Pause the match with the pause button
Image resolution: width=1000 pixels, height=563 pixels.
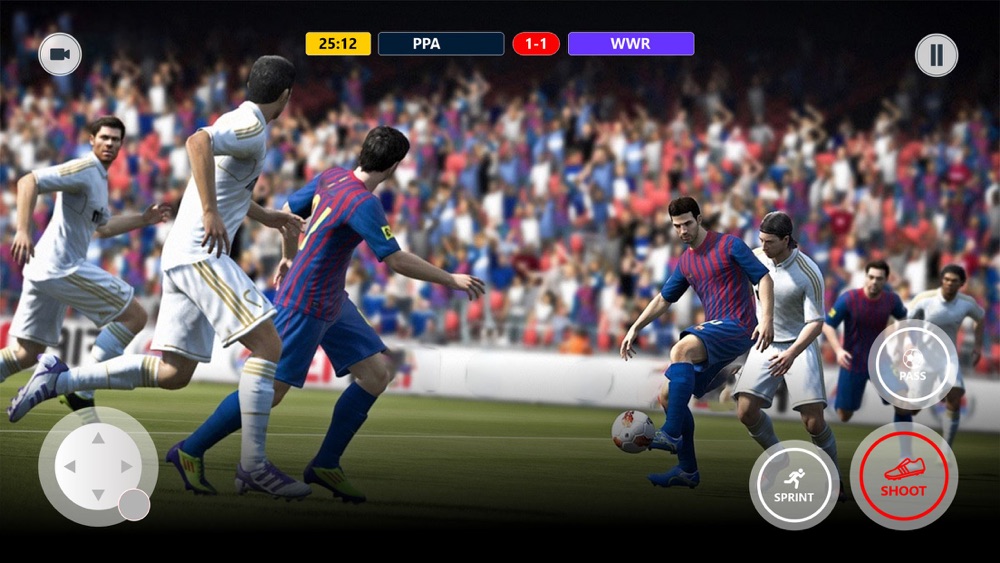point(936,55)
